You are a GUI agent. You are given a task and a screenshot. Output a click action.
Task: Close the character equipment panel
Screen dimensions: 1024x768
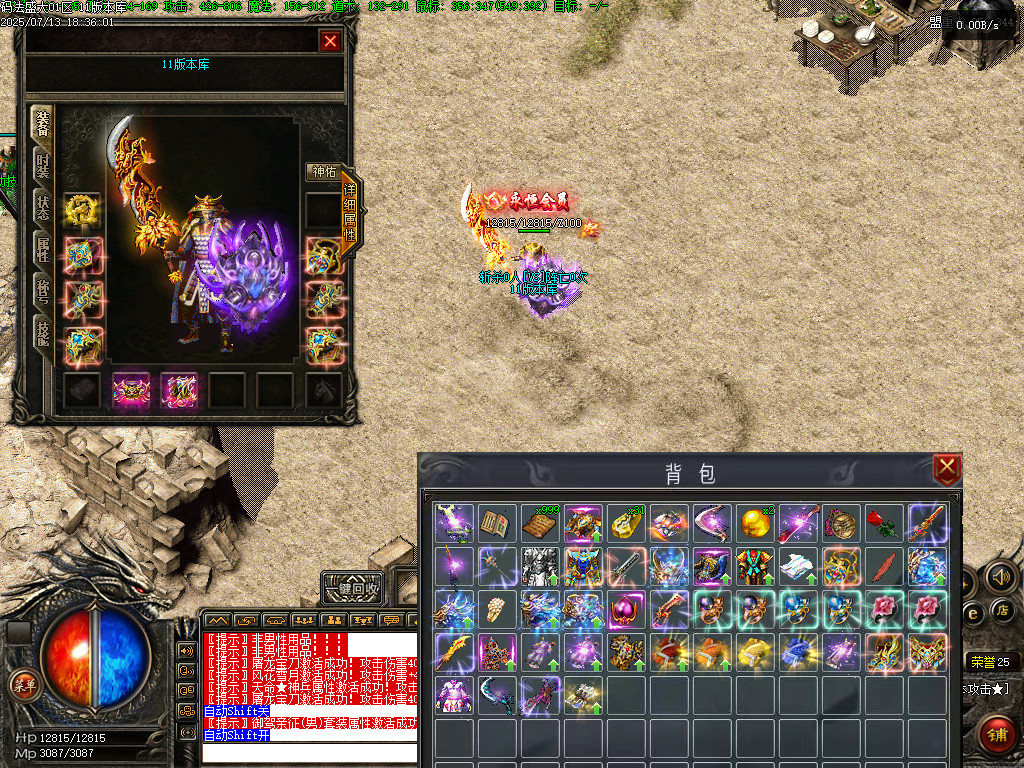click(x=330, y=41)
